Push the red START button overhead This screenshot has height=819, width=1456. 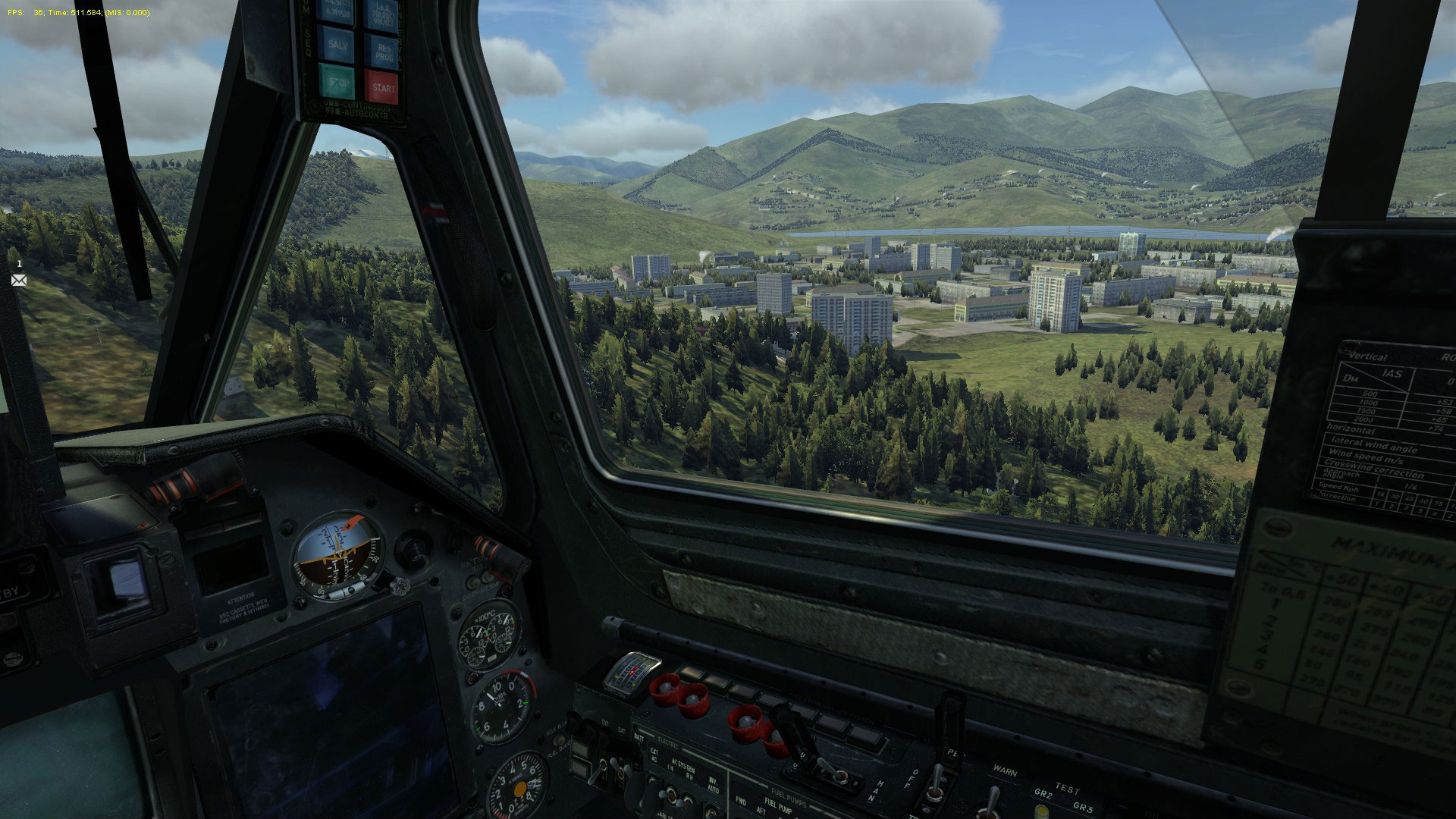coord(381,86)
